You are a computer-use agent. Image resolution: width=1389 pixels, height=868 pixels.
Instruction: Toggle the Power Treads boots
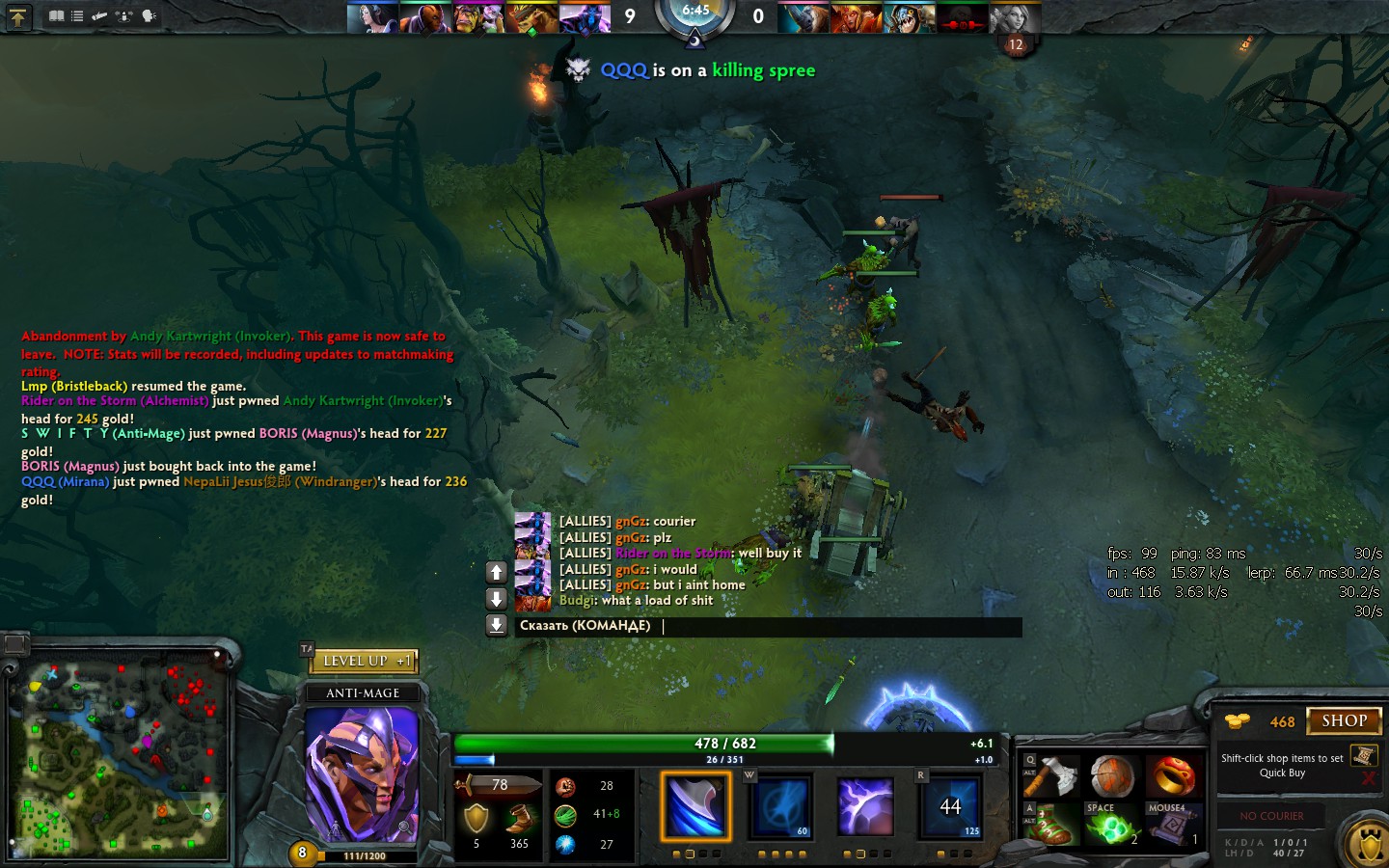tap(1055, 825)
